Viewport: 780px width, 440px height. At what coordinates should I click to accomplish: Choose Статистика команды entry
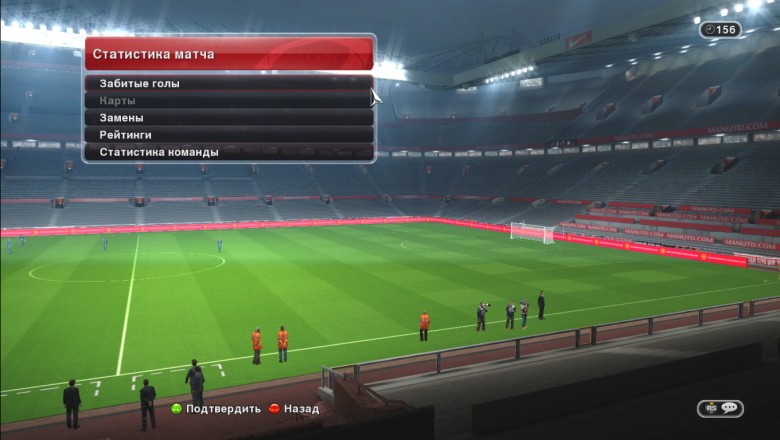click(228, 152)
